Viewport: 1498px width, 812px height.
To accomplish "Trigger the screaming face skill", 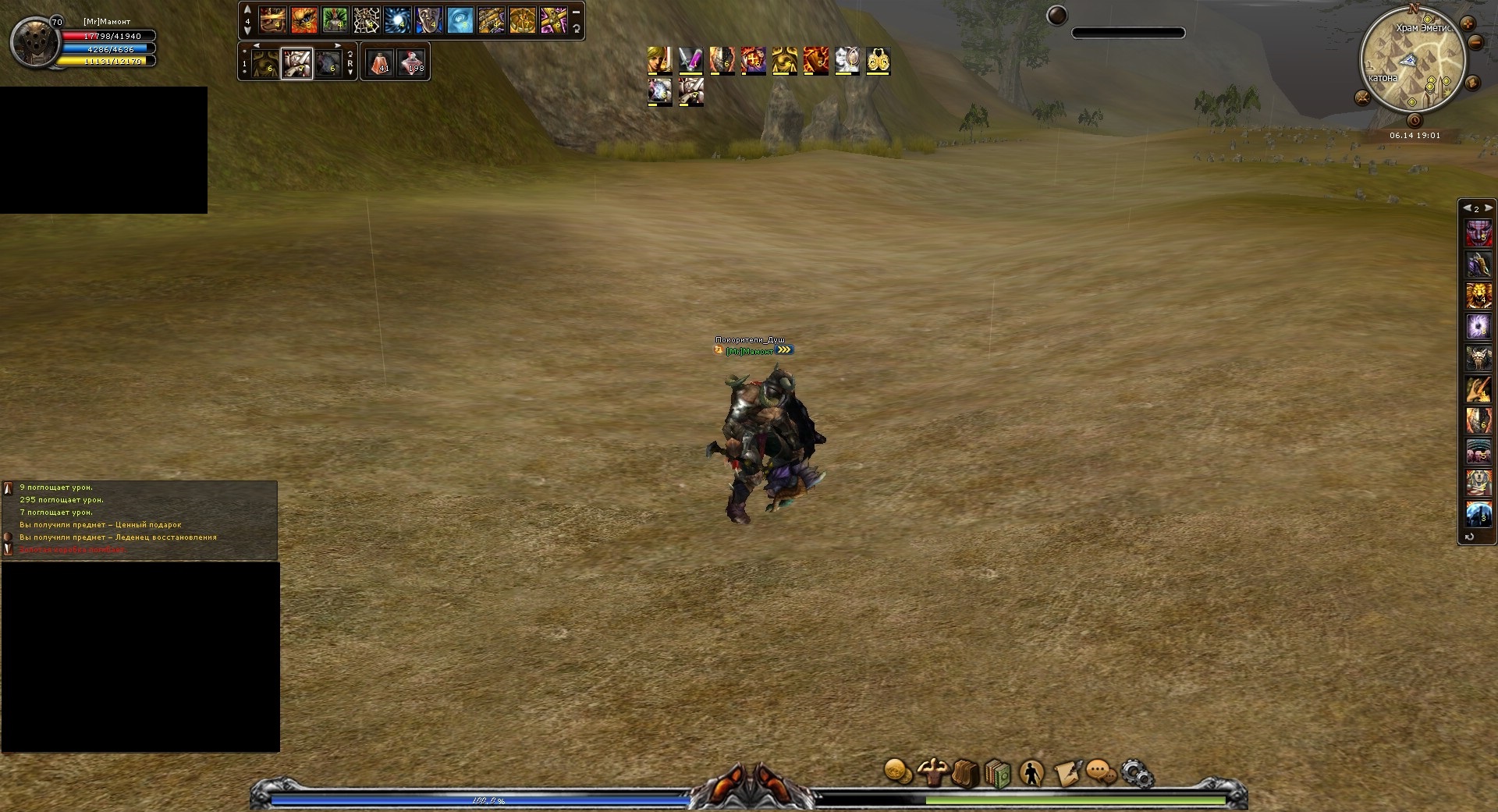I will pos(428,20).
